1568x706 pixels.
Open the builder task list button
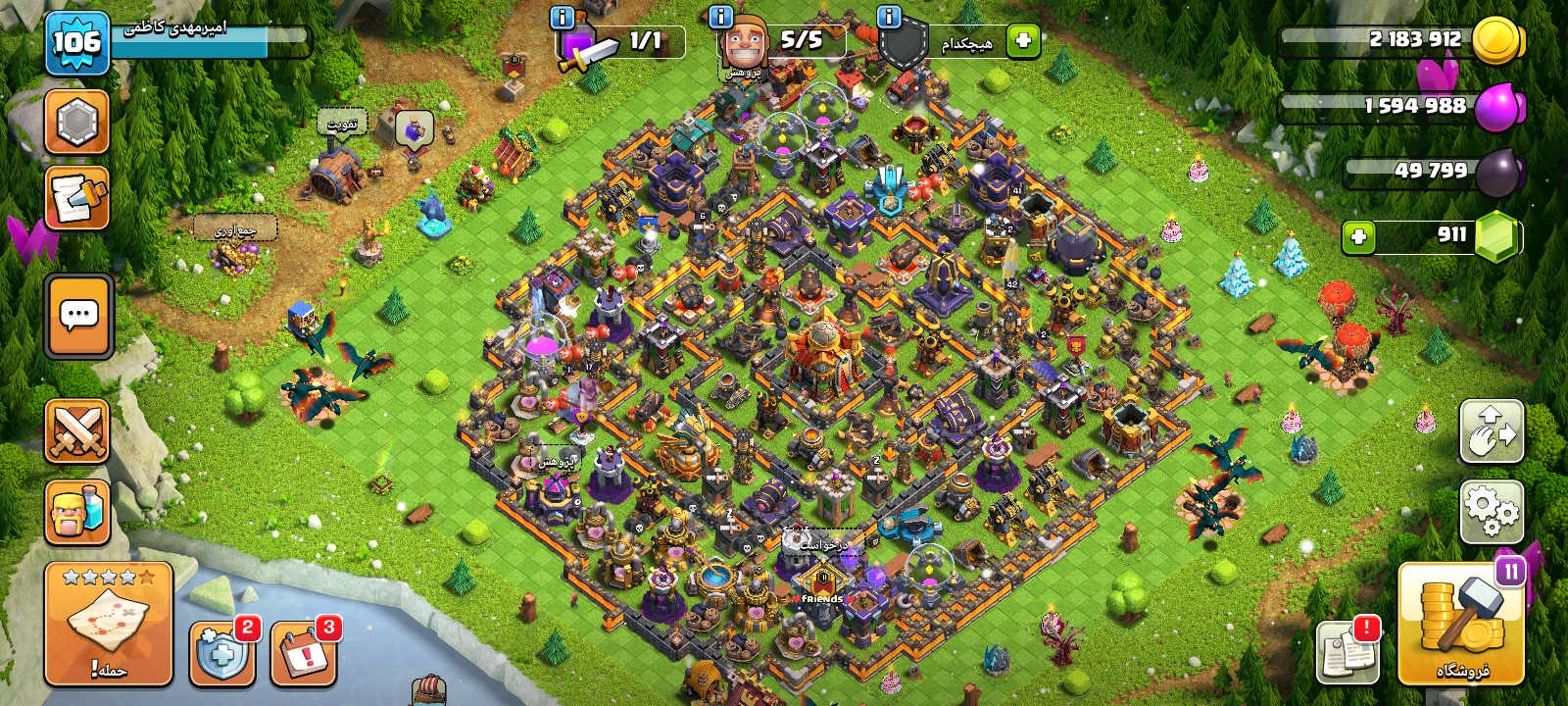pyautogui.click(x=76, y=198)
